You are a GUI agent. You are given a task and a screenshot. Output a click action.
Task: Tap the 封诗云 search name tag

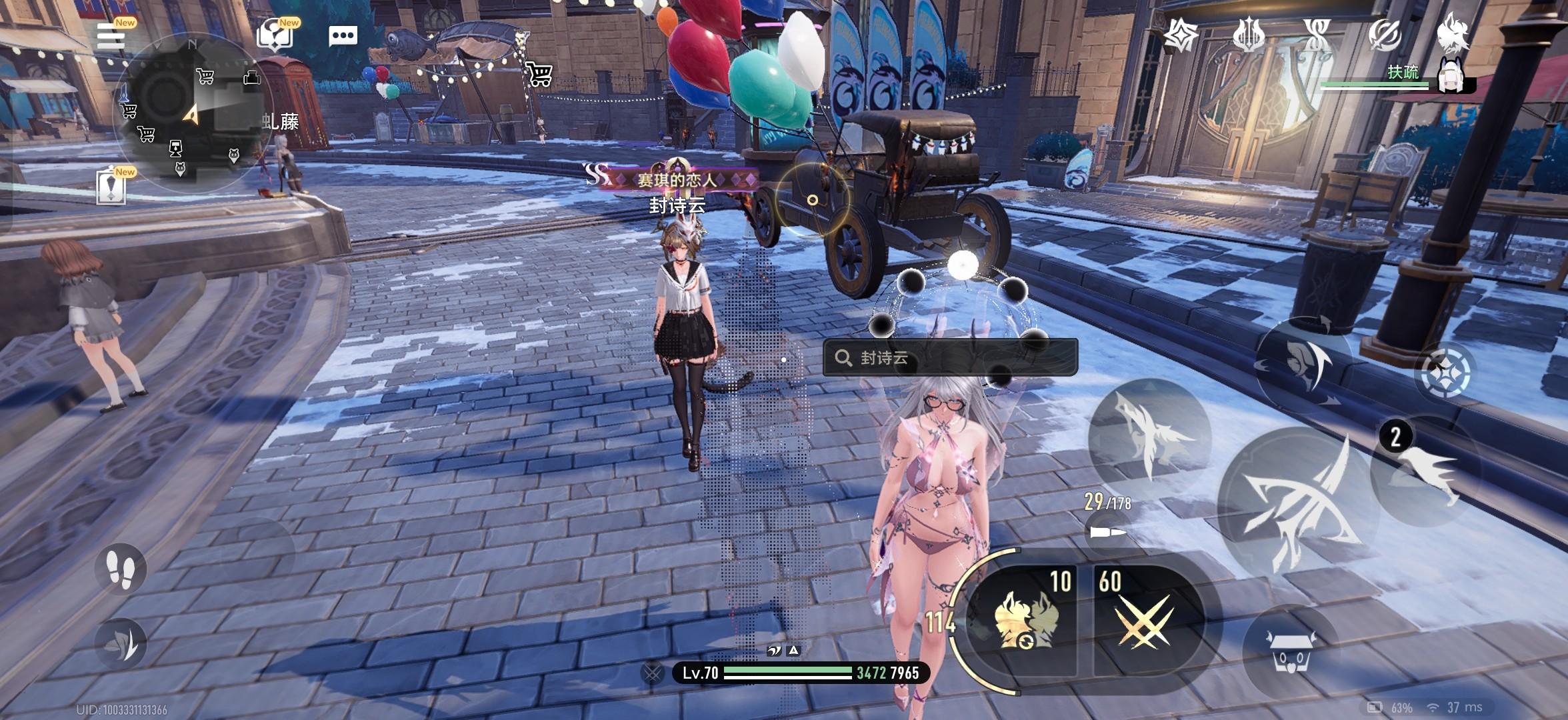(950, 358)
